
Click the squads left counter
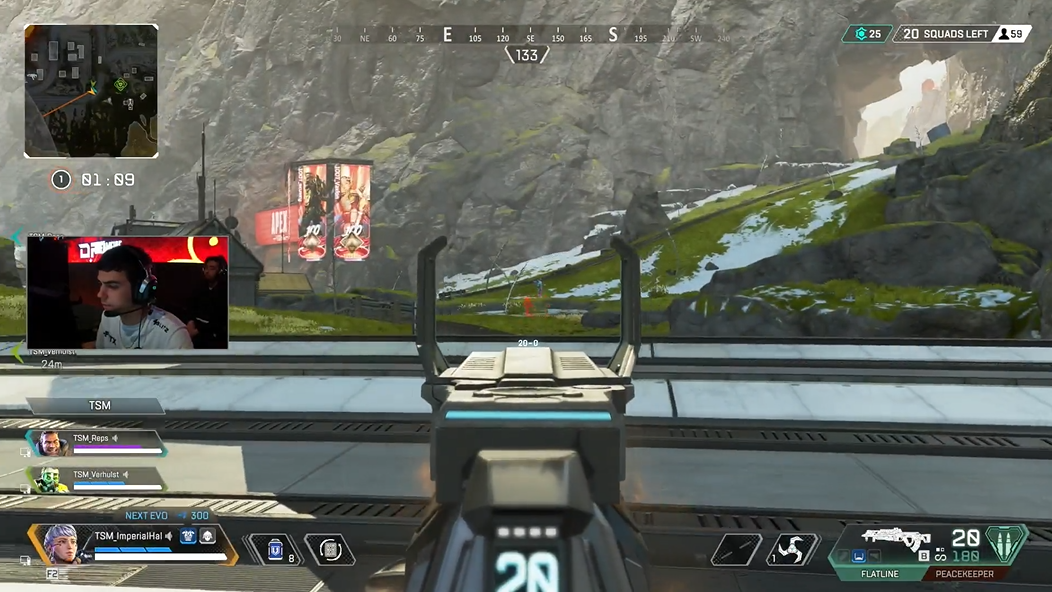(946, 34)
